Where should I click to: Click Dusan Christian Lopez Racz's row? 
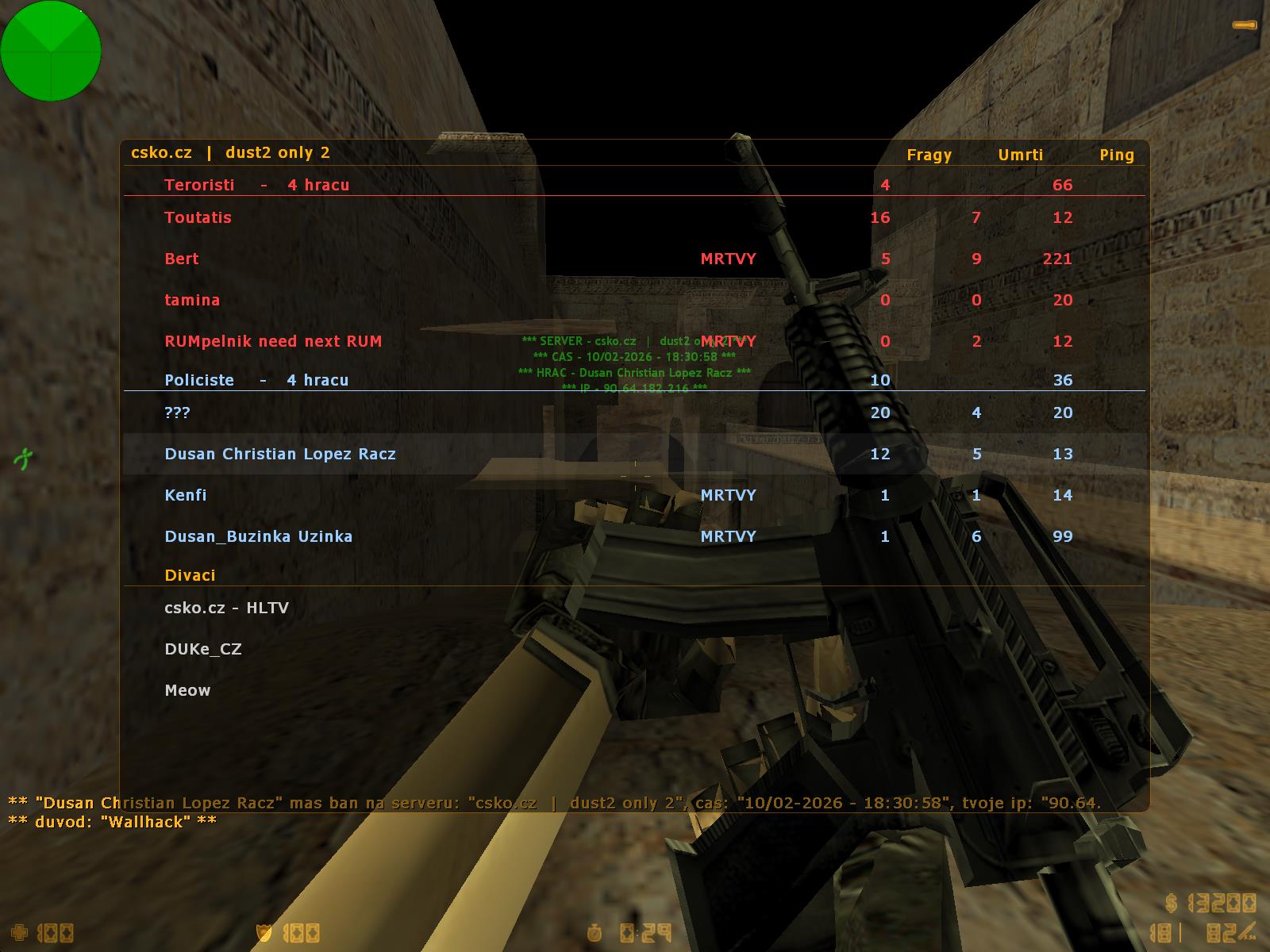click(280, 454)
